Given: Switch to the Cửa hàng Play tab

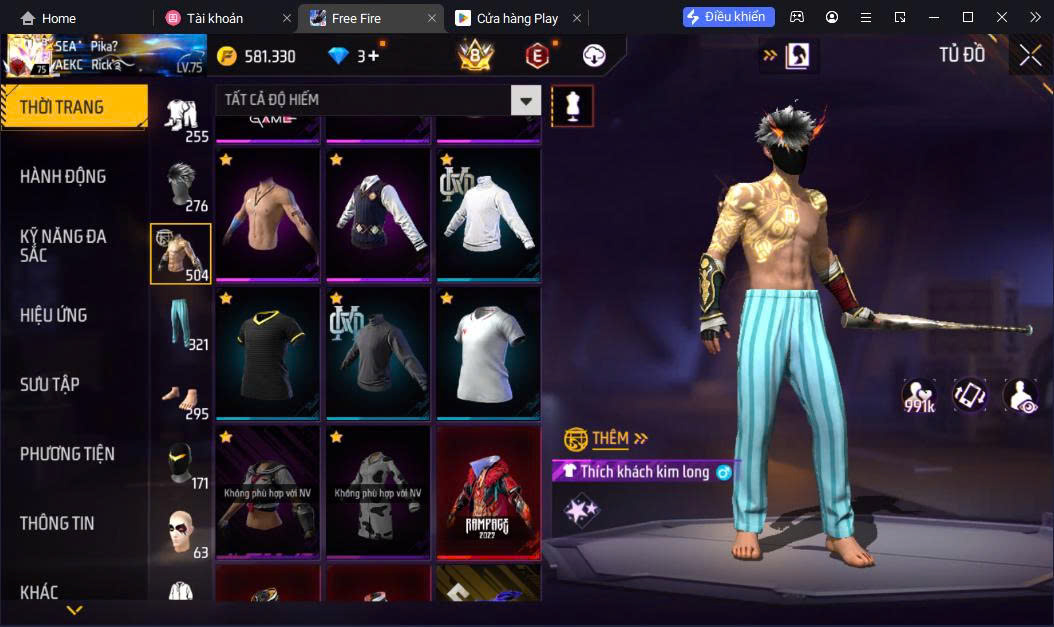Looking at the screenshot, I should pos(517,18).
